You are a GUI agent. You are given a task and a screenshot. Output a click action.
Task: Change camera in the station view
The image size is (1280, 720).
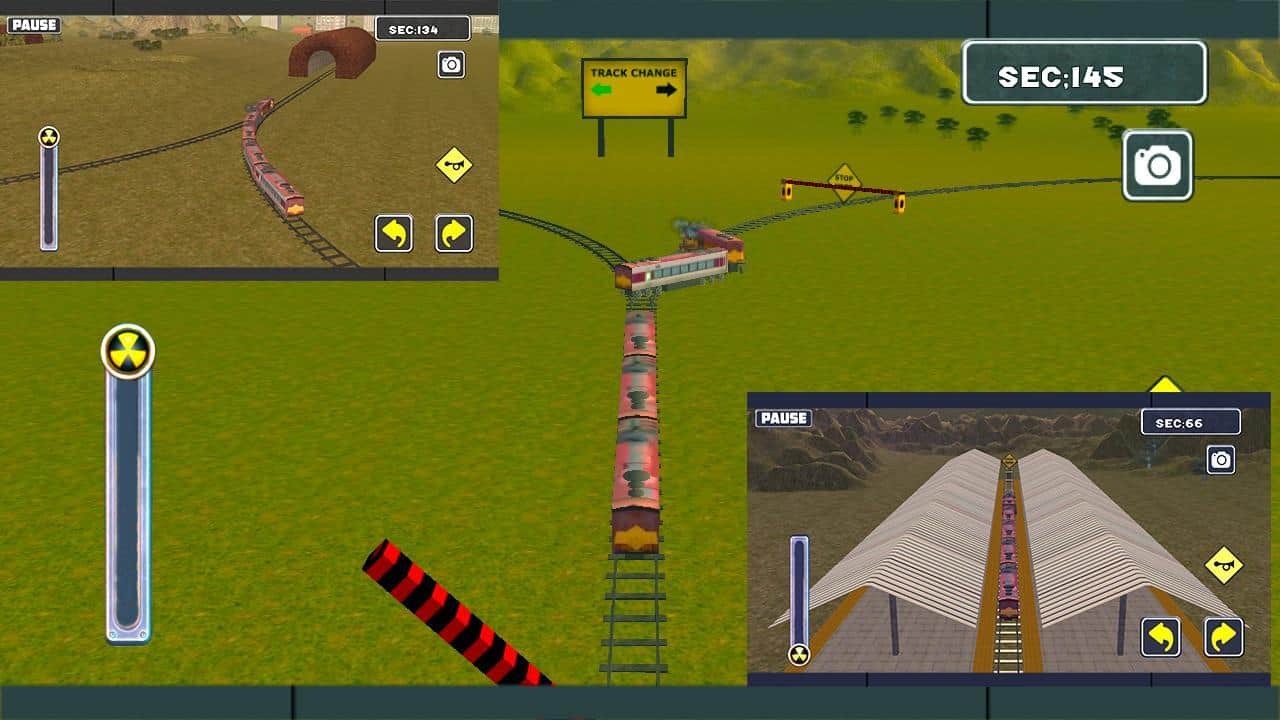[1220, 459]
